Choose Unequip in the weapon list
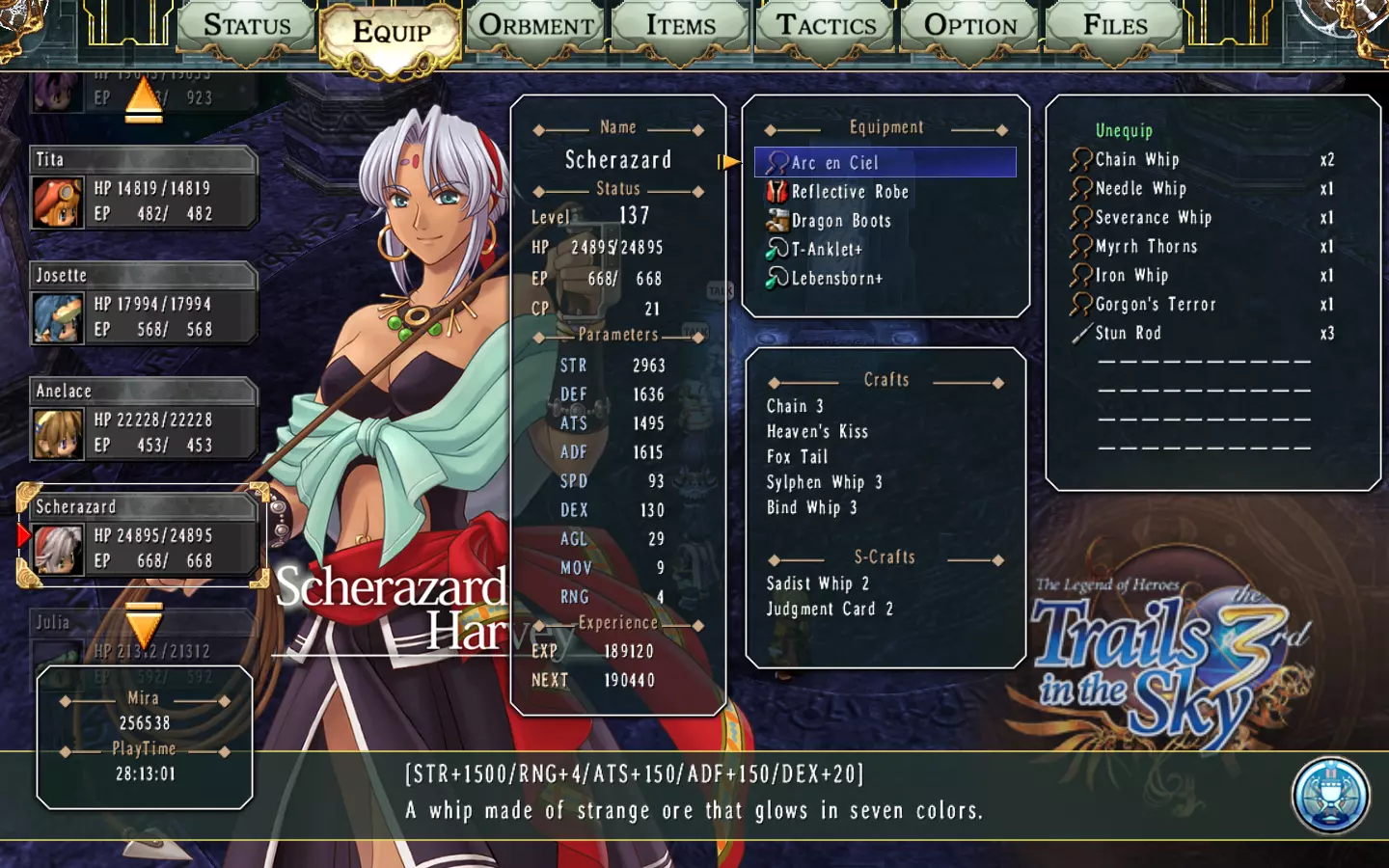The width and height of the screenshot is (1389, 868). point(1124,130)
